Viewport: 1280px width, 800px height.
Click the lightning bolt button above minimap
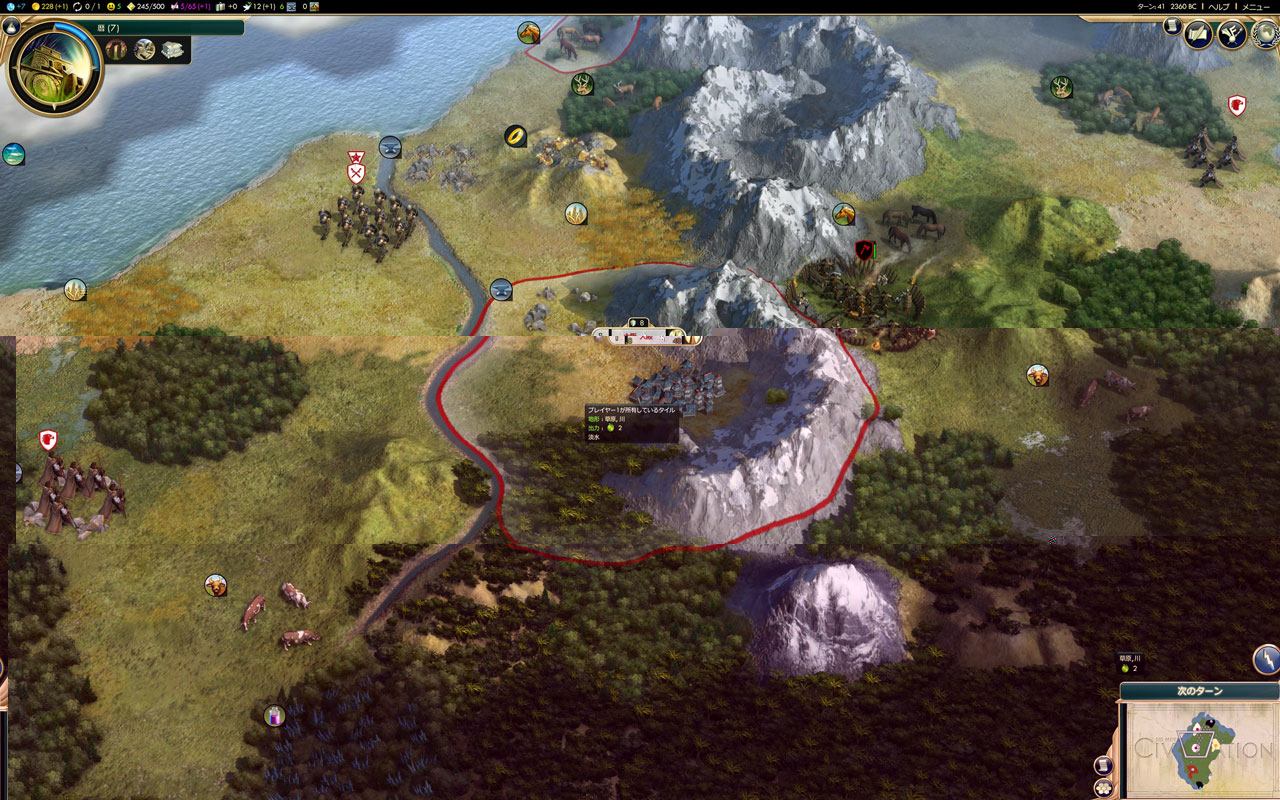coord(1266,660)
